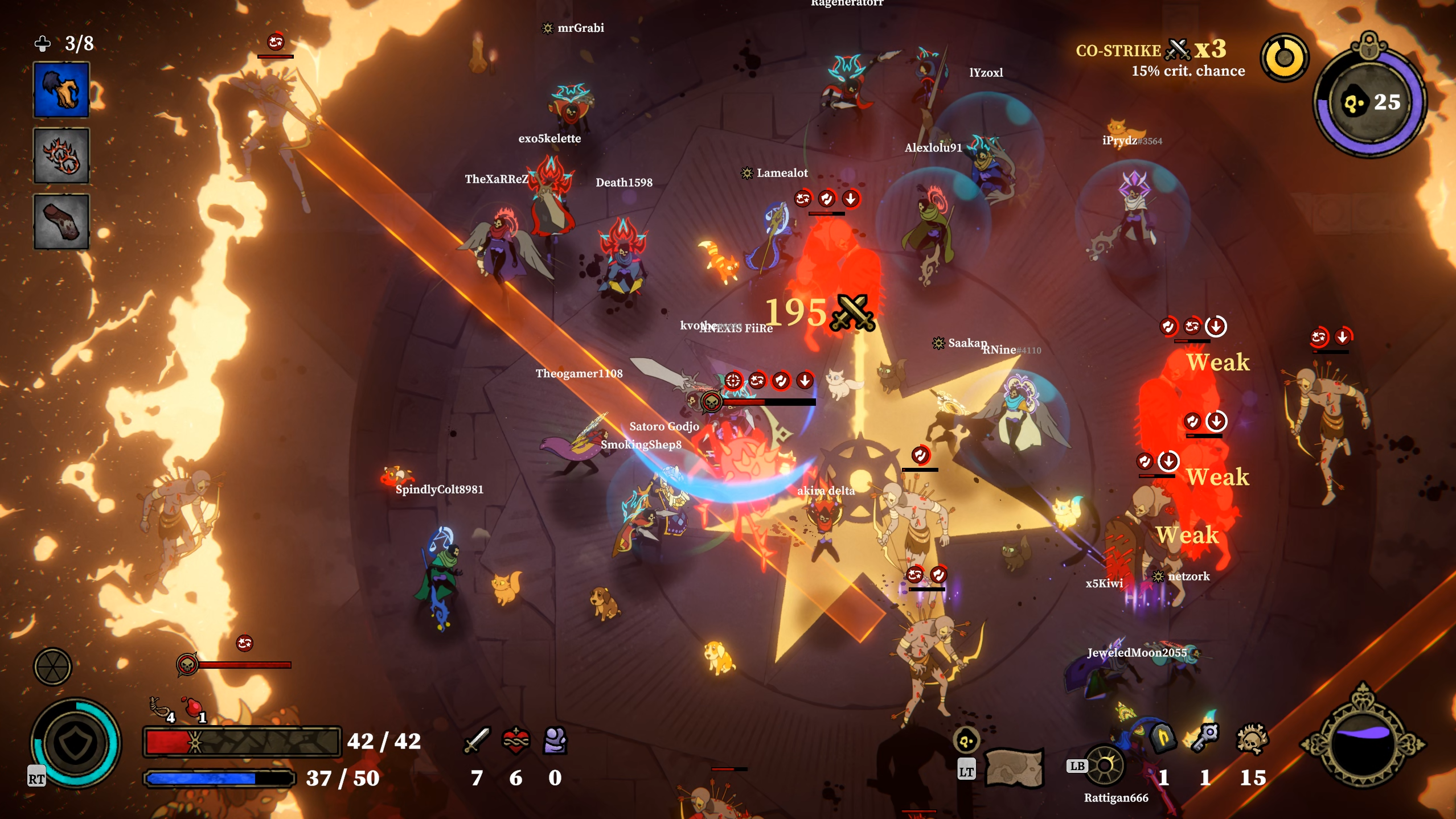Click the round wheel icon above the shield
Viewport: 1456px width, 819px height.
tap(52, 666)
